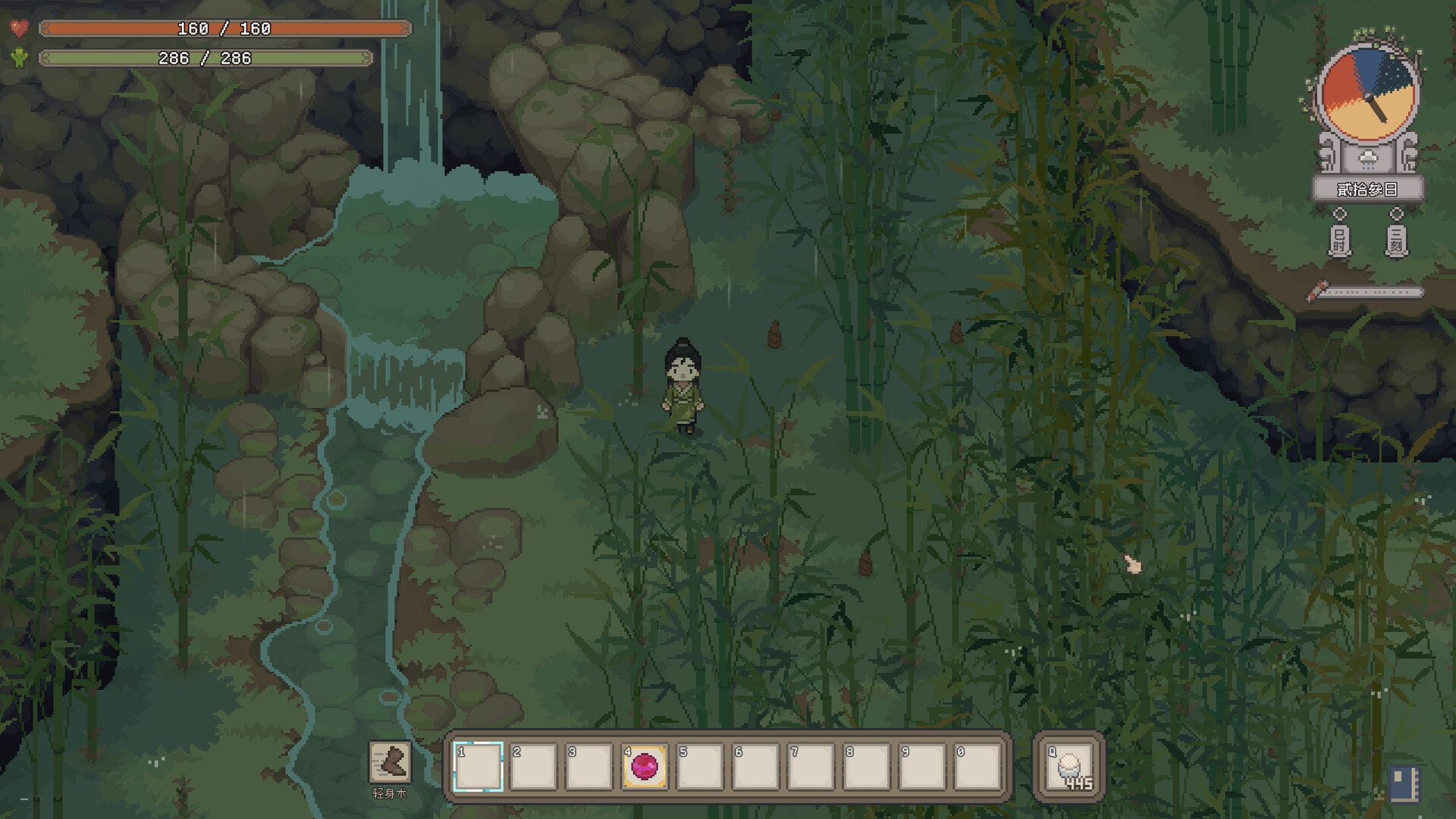Click the 三刻 stone tablet

pos(1396,241)
